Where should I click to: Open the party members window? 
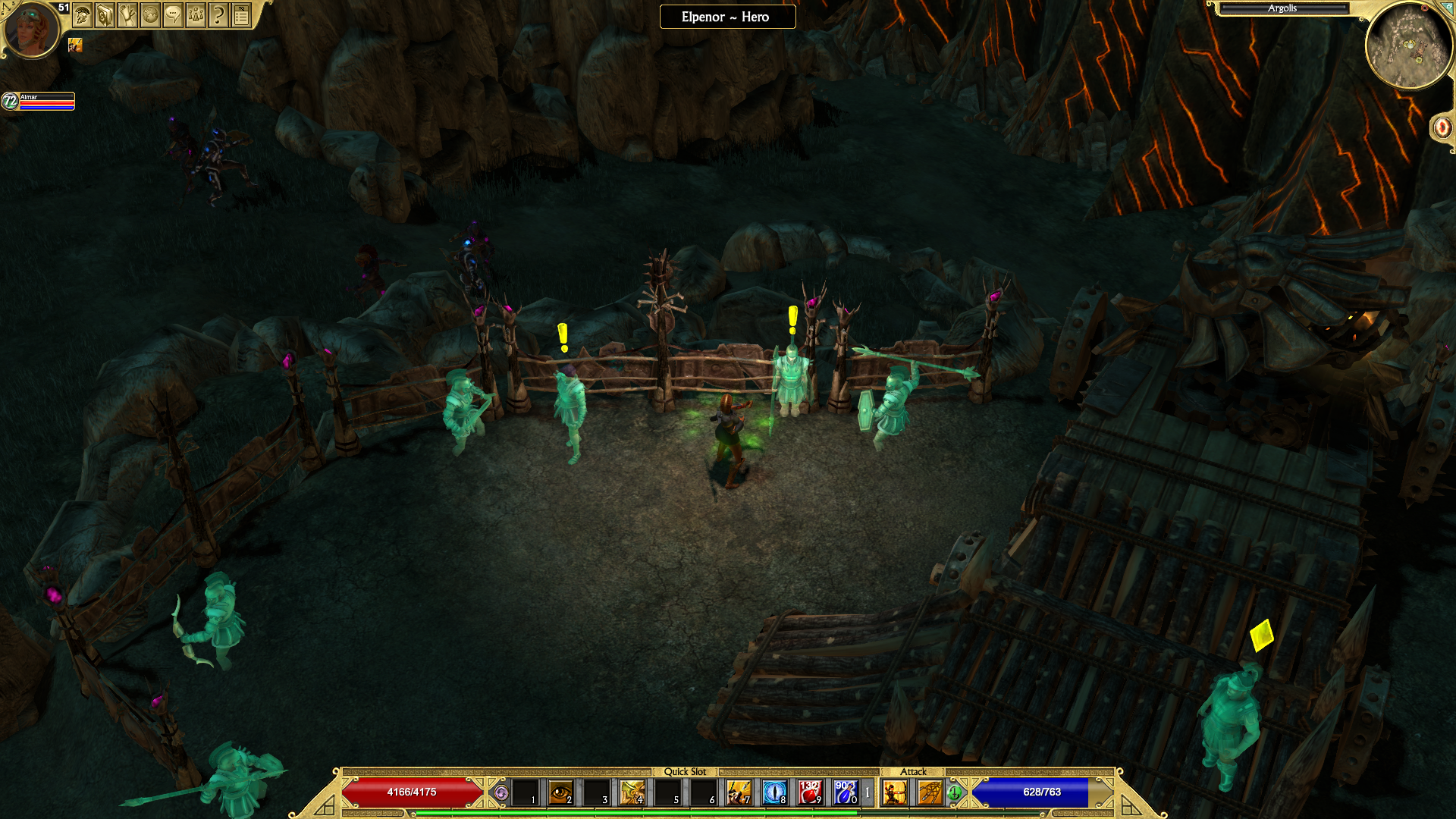[196, 14]
